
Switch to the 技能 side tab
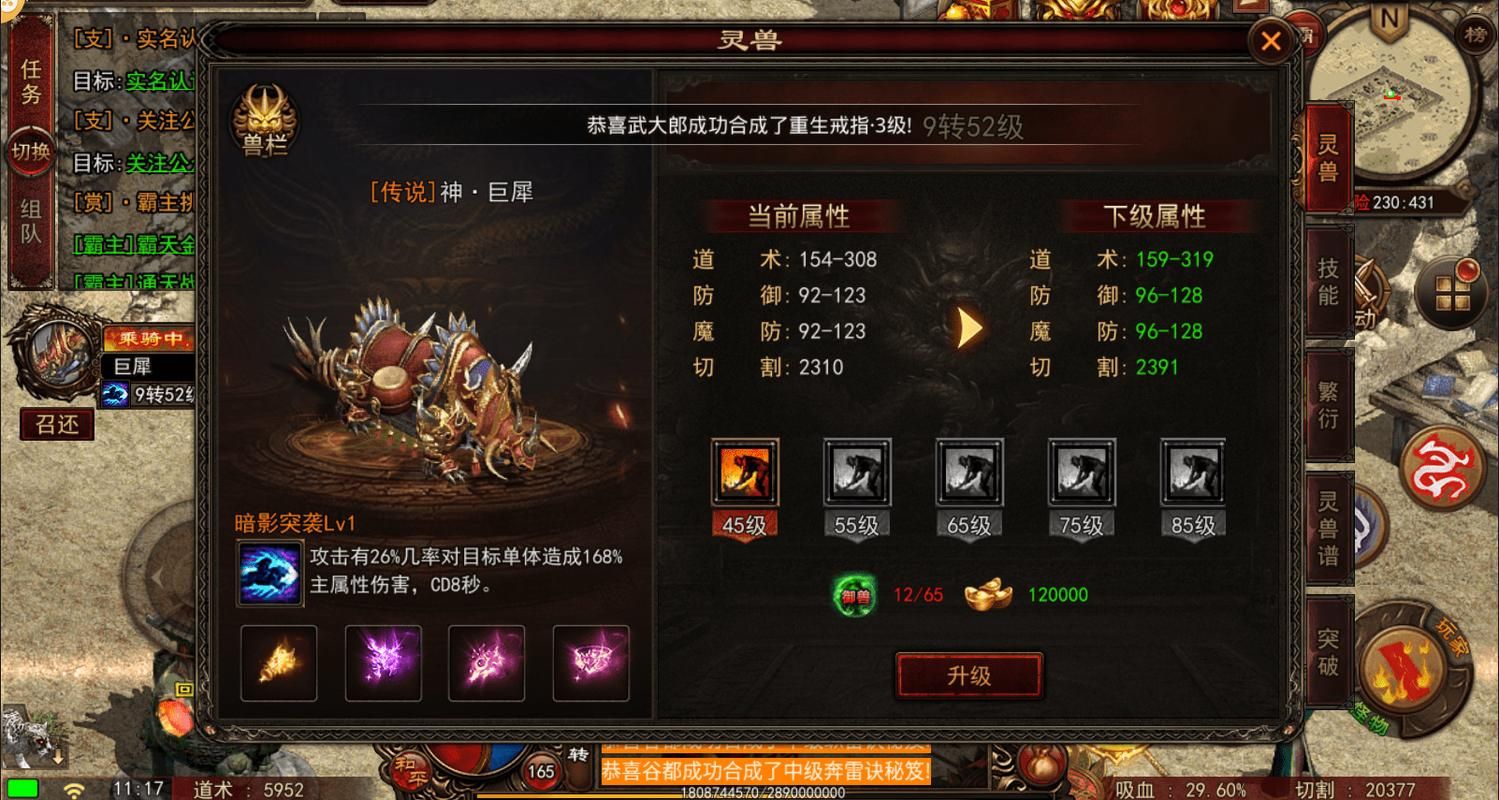click(1327, 281)
